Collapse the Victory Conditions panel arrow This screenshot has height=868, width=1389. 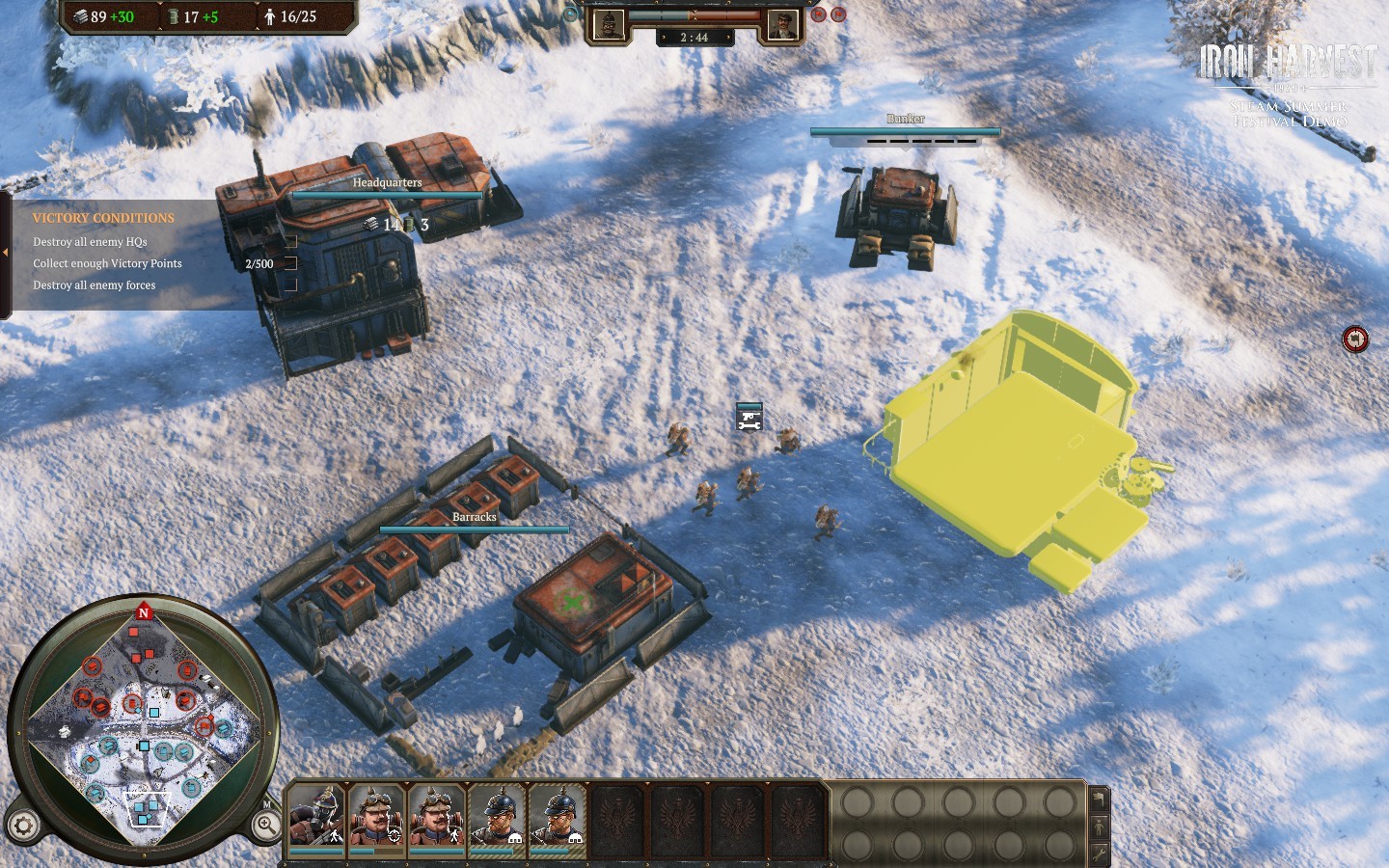click(5, 253)
